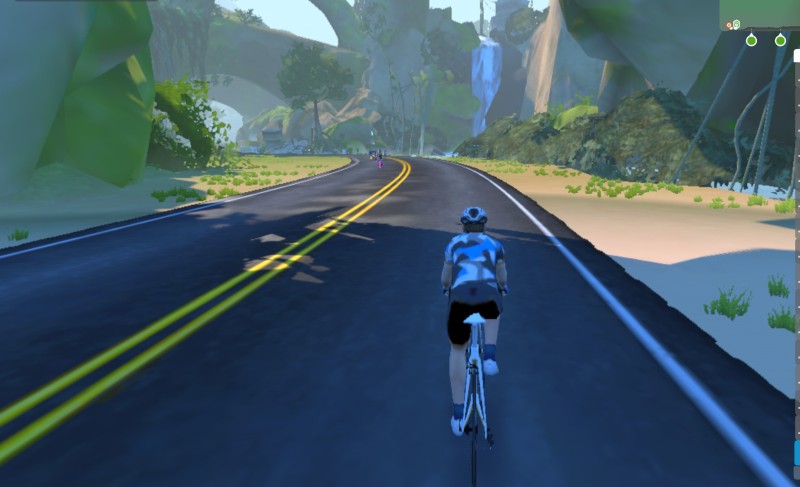Click the green minimap panel
800x487 pixels.
(760, 14)
